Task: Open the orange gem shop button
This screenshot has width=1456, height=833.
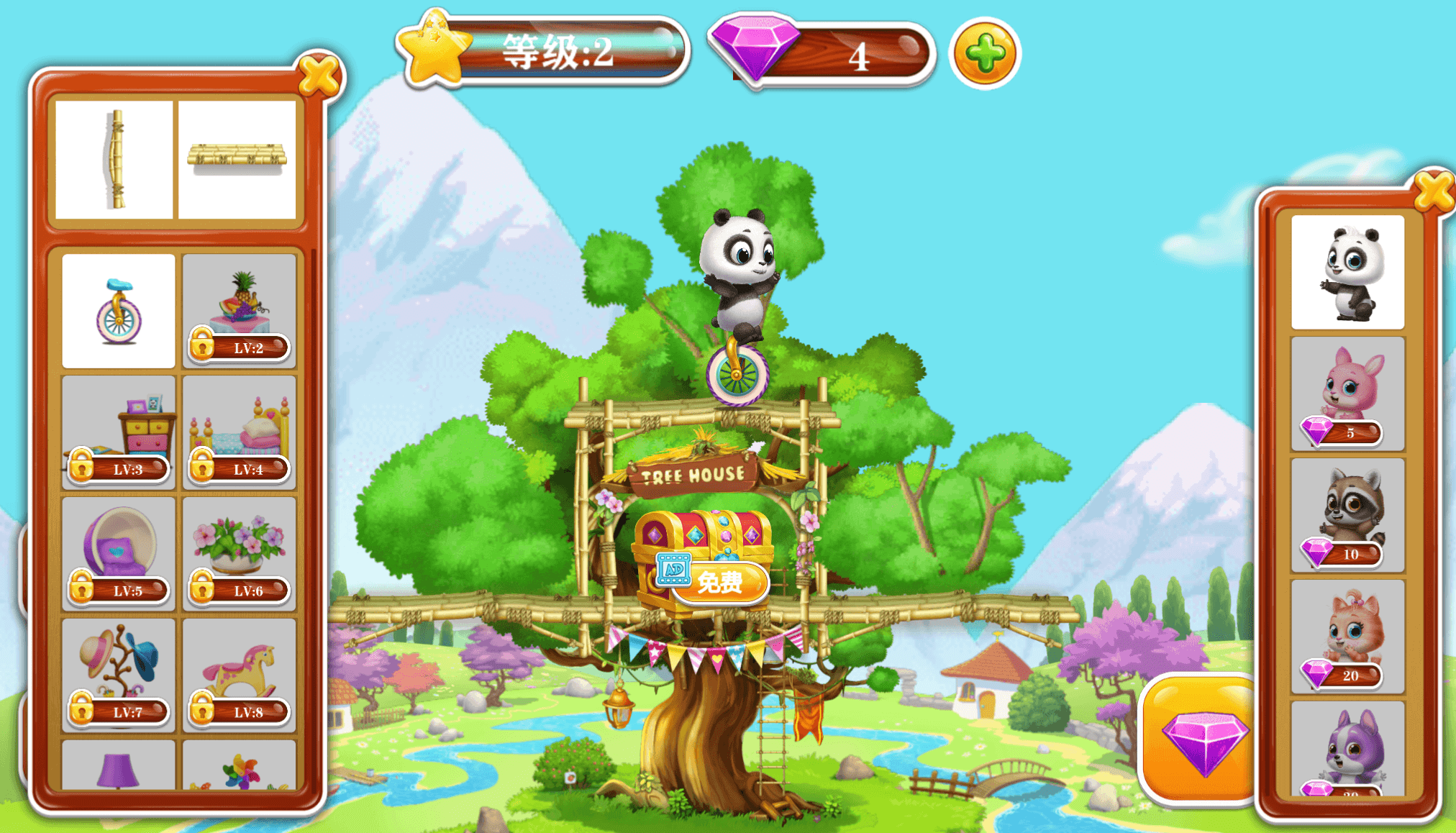Action: 1200,739
